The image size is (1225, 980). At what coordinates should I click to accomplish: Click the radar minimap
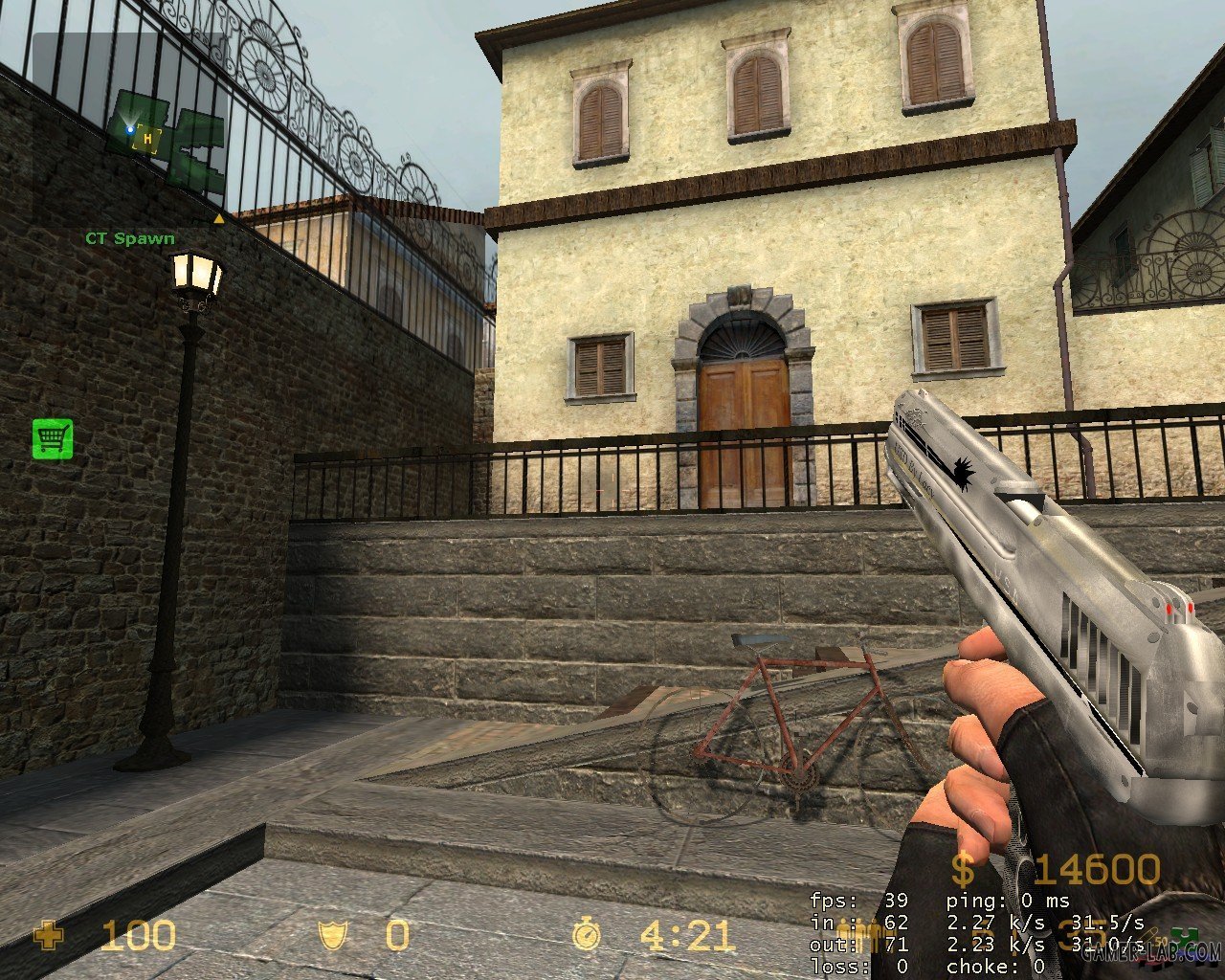coord(130,128)
